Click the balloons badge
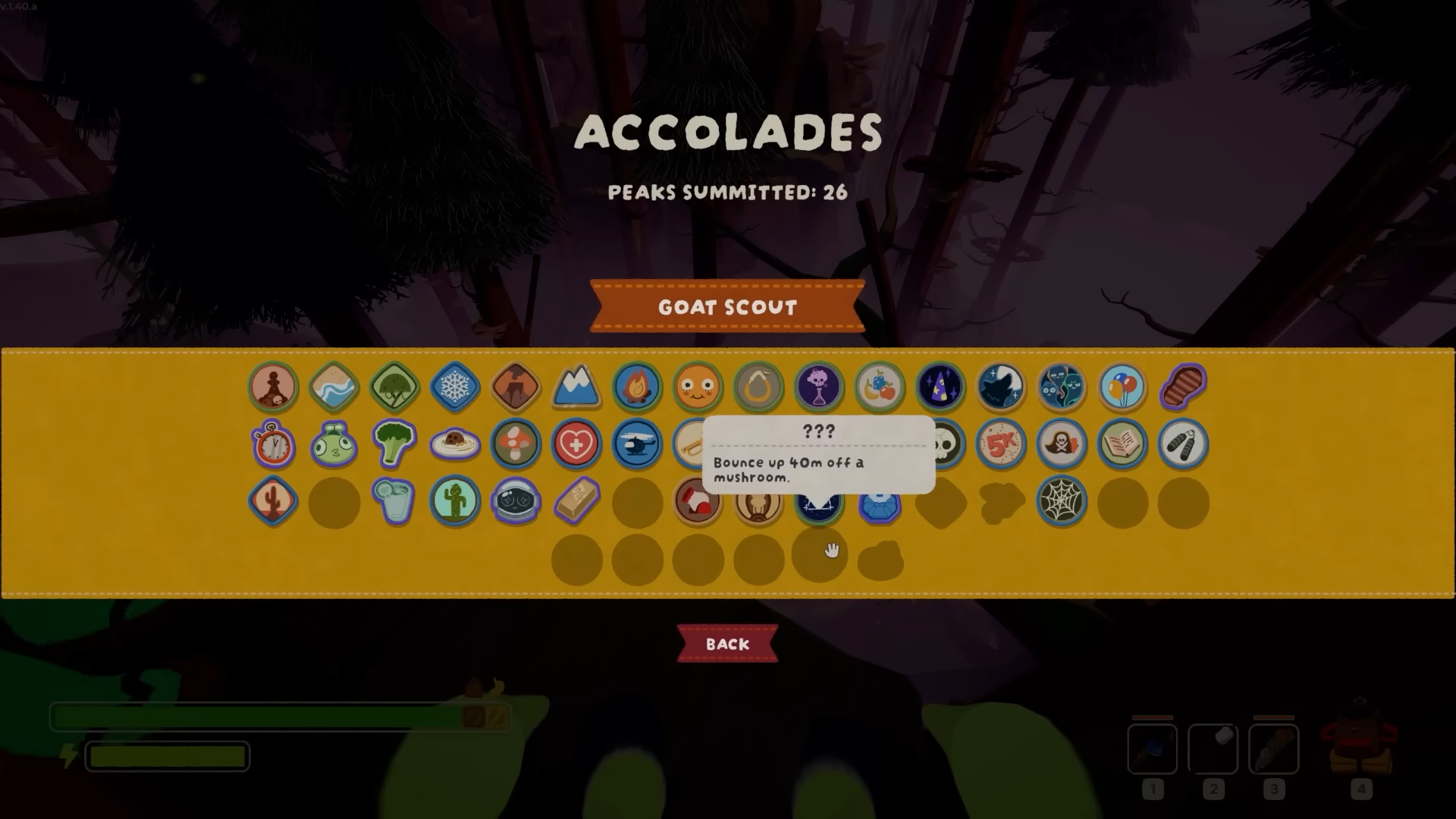 click(1122, 388)
